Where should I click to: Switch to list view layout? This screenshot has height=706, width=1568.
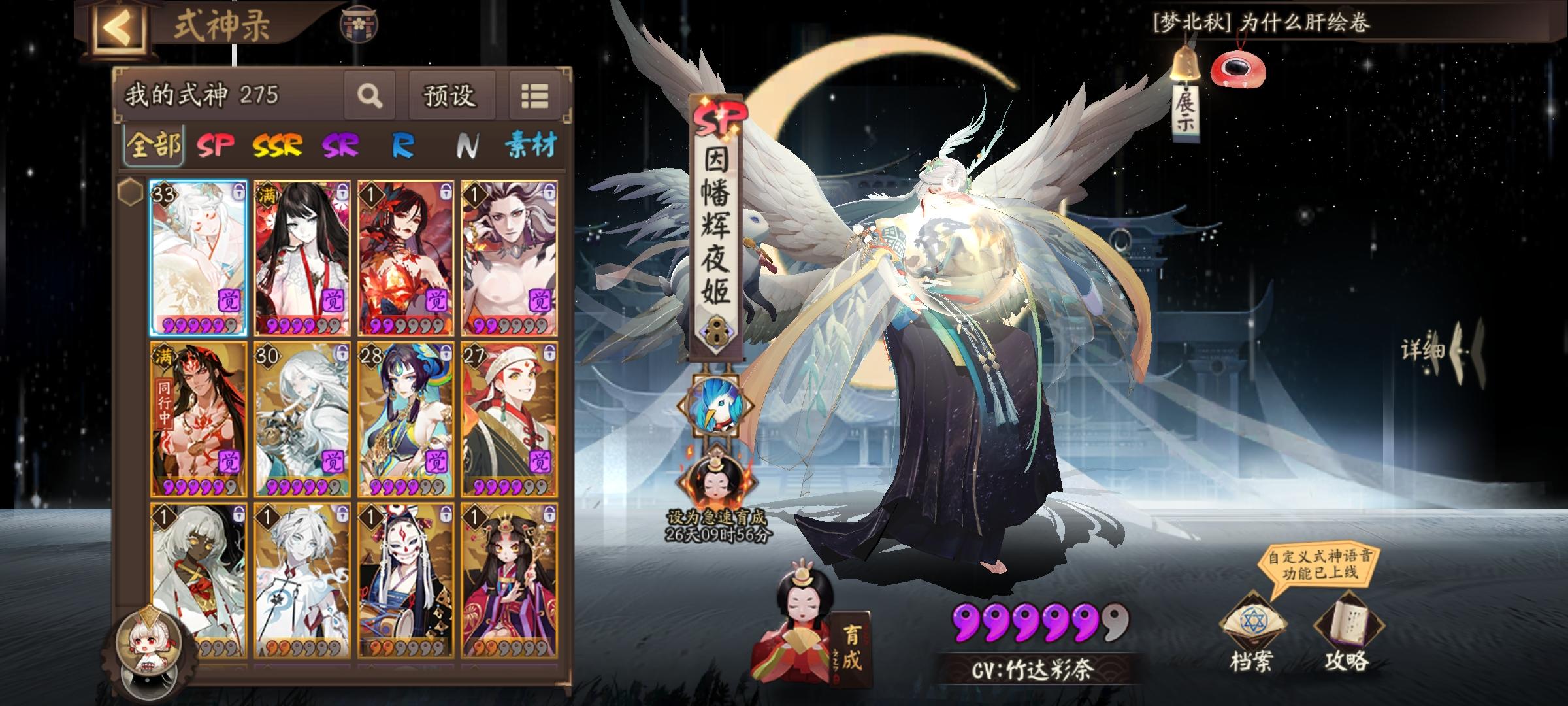(x=534, y=96)
